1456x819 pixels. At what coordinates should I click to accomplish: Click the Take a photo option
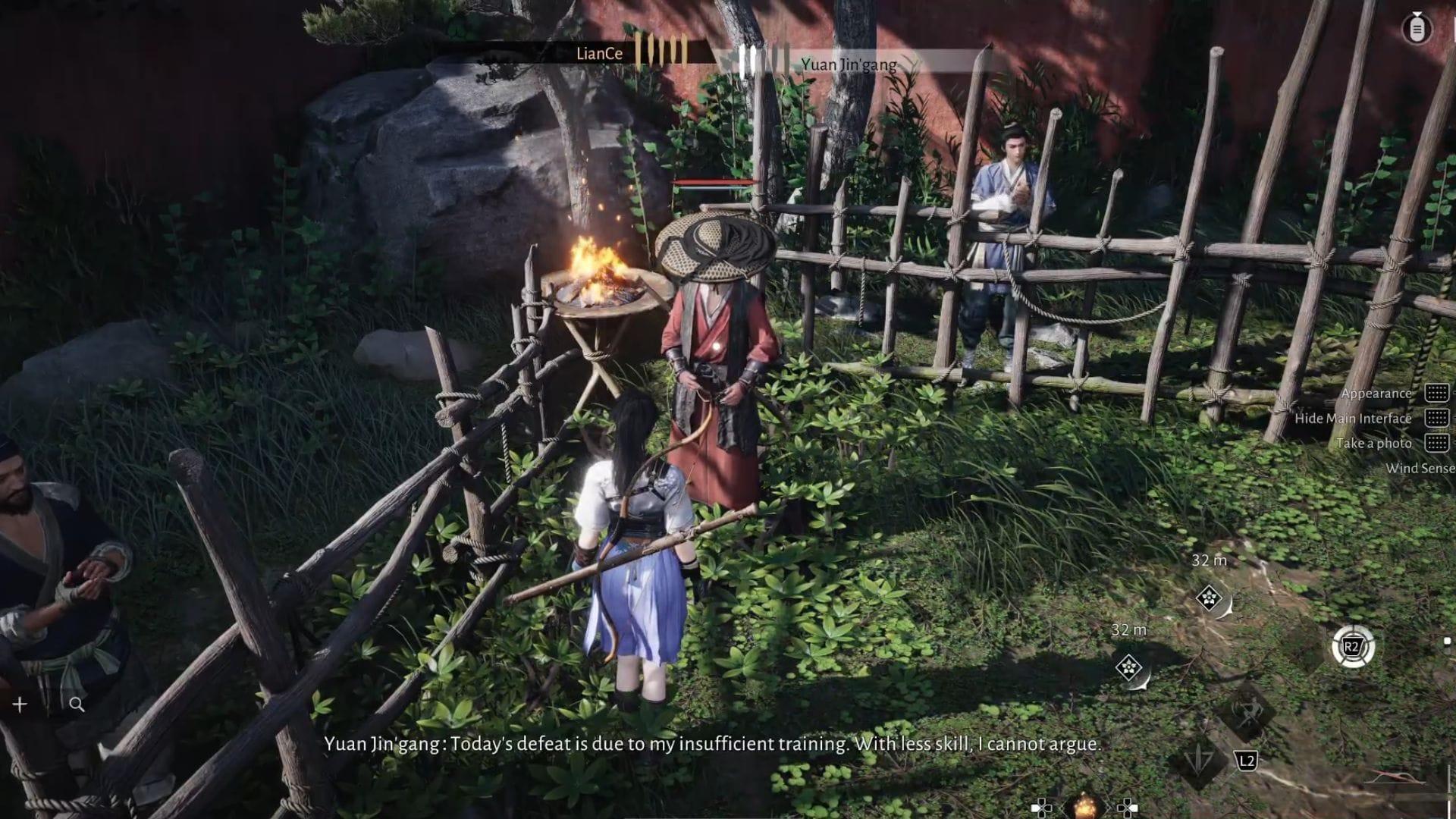pyautogui.click(x=1373, y=443)
